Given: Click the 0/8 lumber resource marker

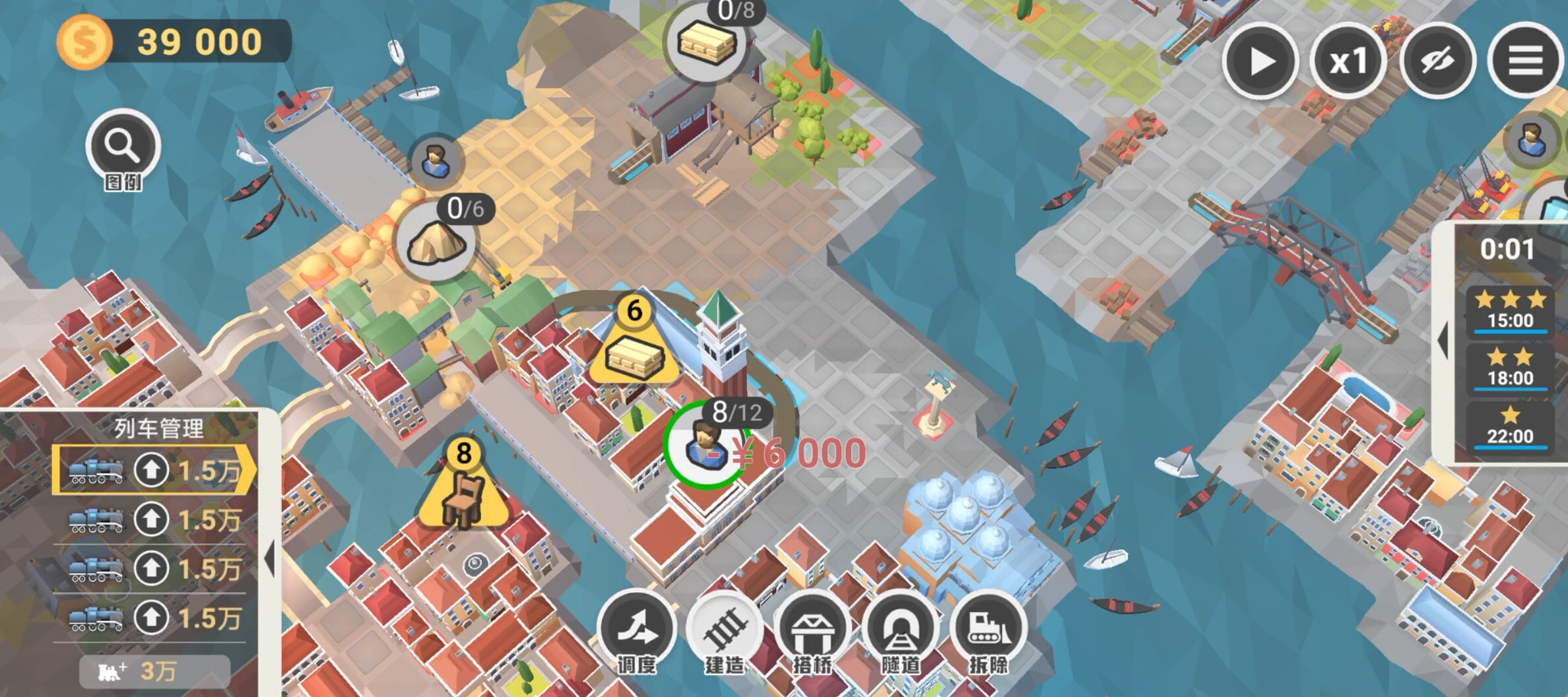Looking at the screenshot, I should coord(707,43).
